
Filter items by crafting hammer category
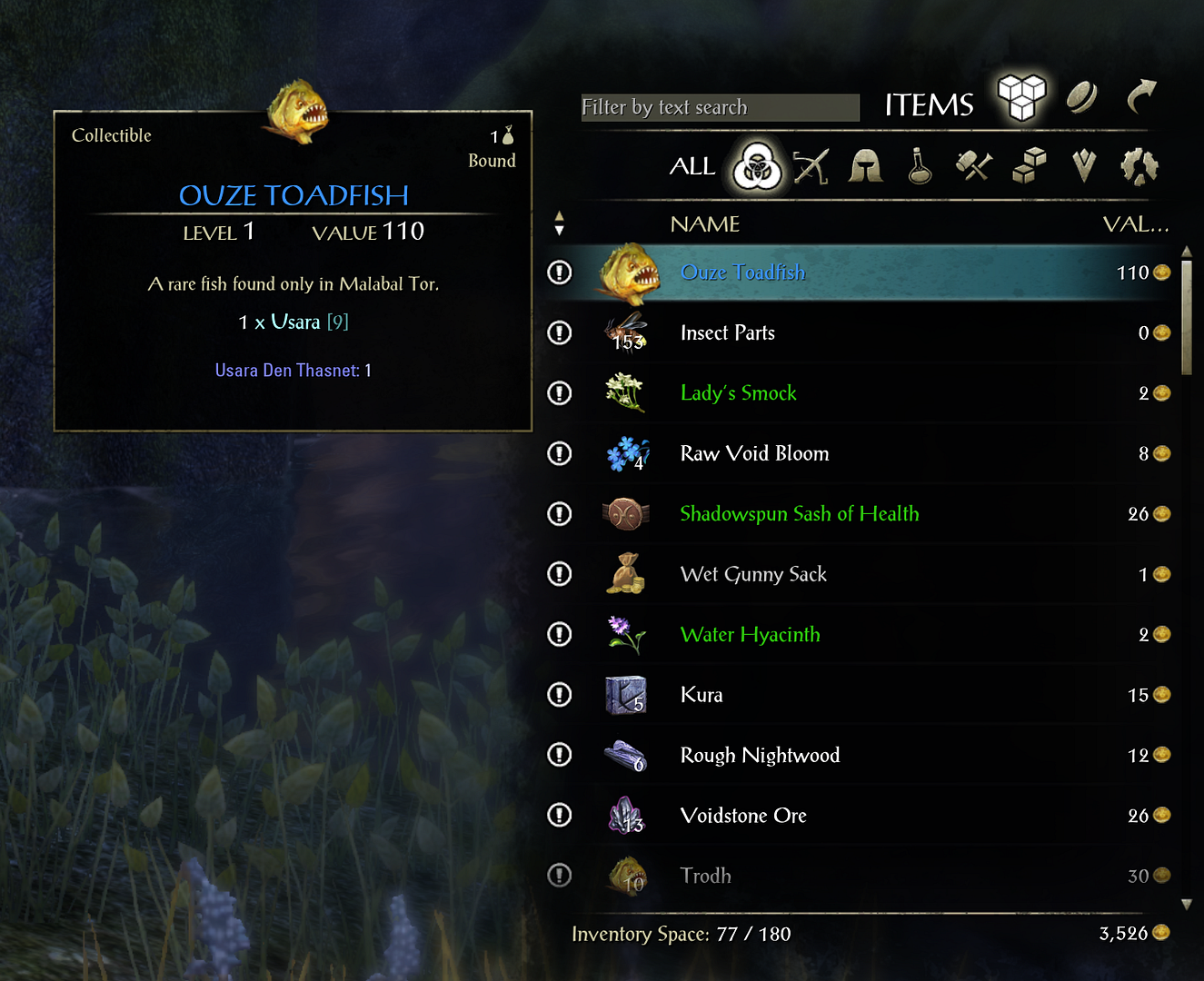click(x=973, y=166)
